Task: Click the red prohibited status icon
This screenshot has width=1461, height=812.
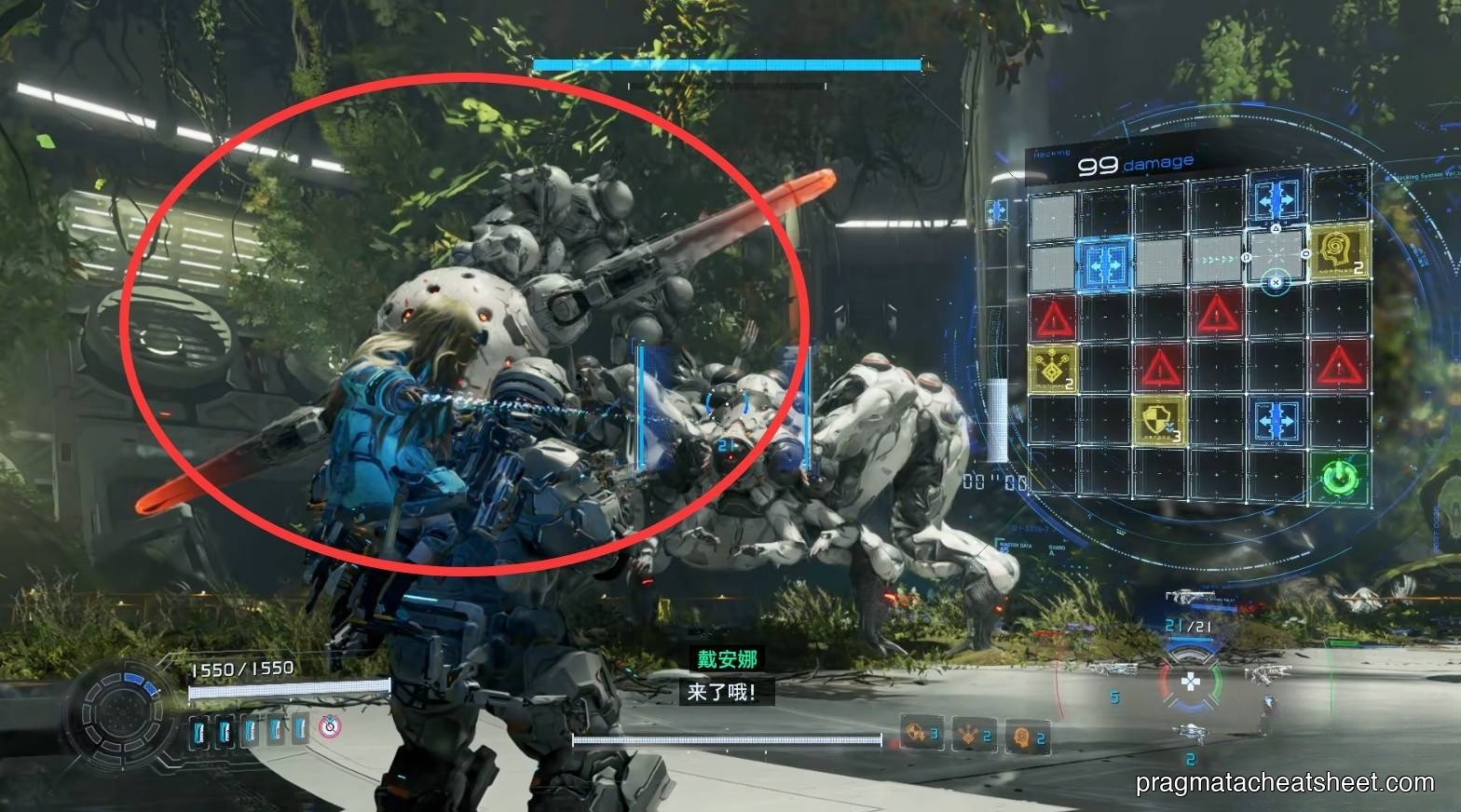Action: tap(329, 726)
